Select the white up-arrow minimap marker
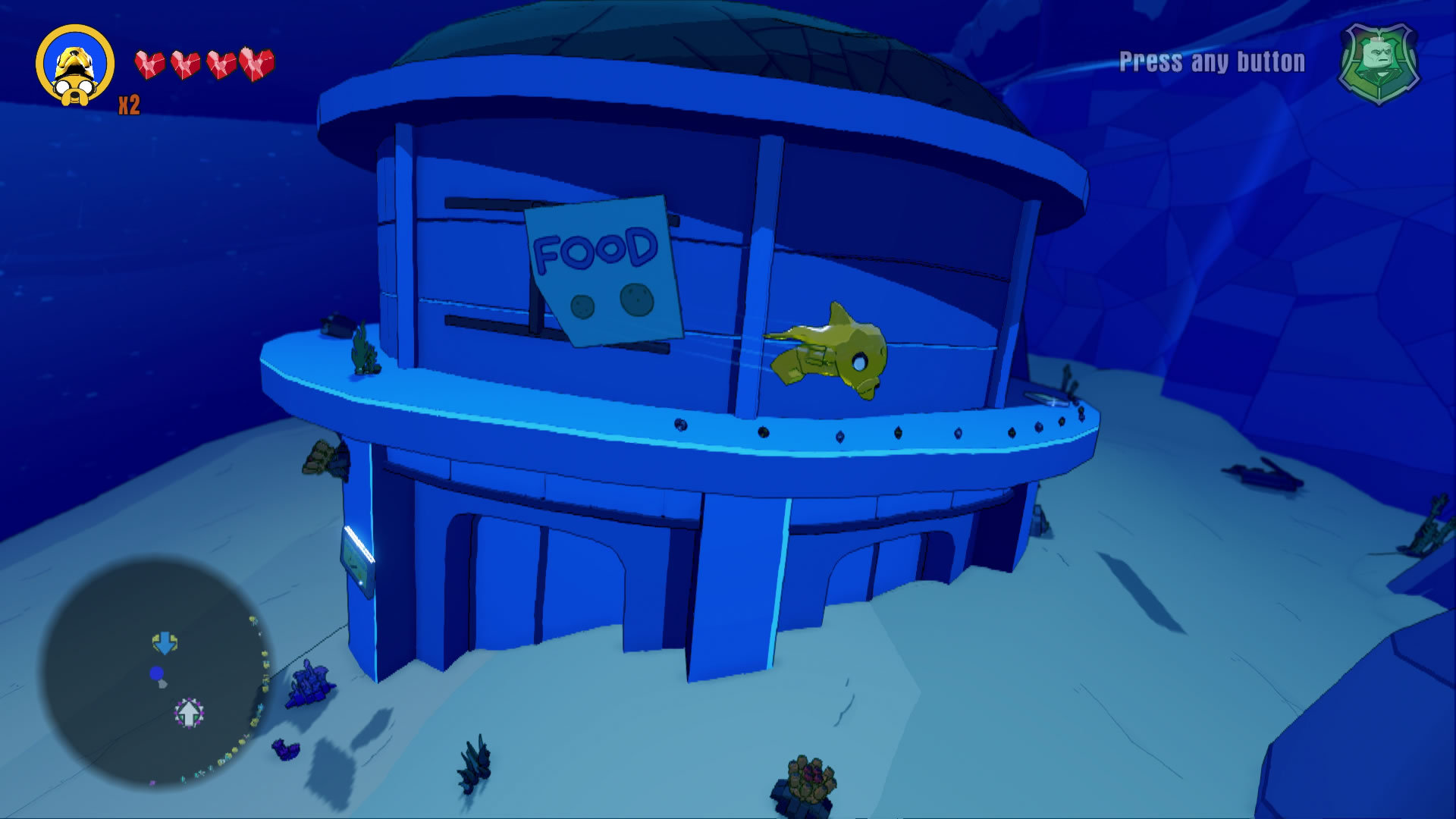This screenshot has height=819, width=1456. 189,712
